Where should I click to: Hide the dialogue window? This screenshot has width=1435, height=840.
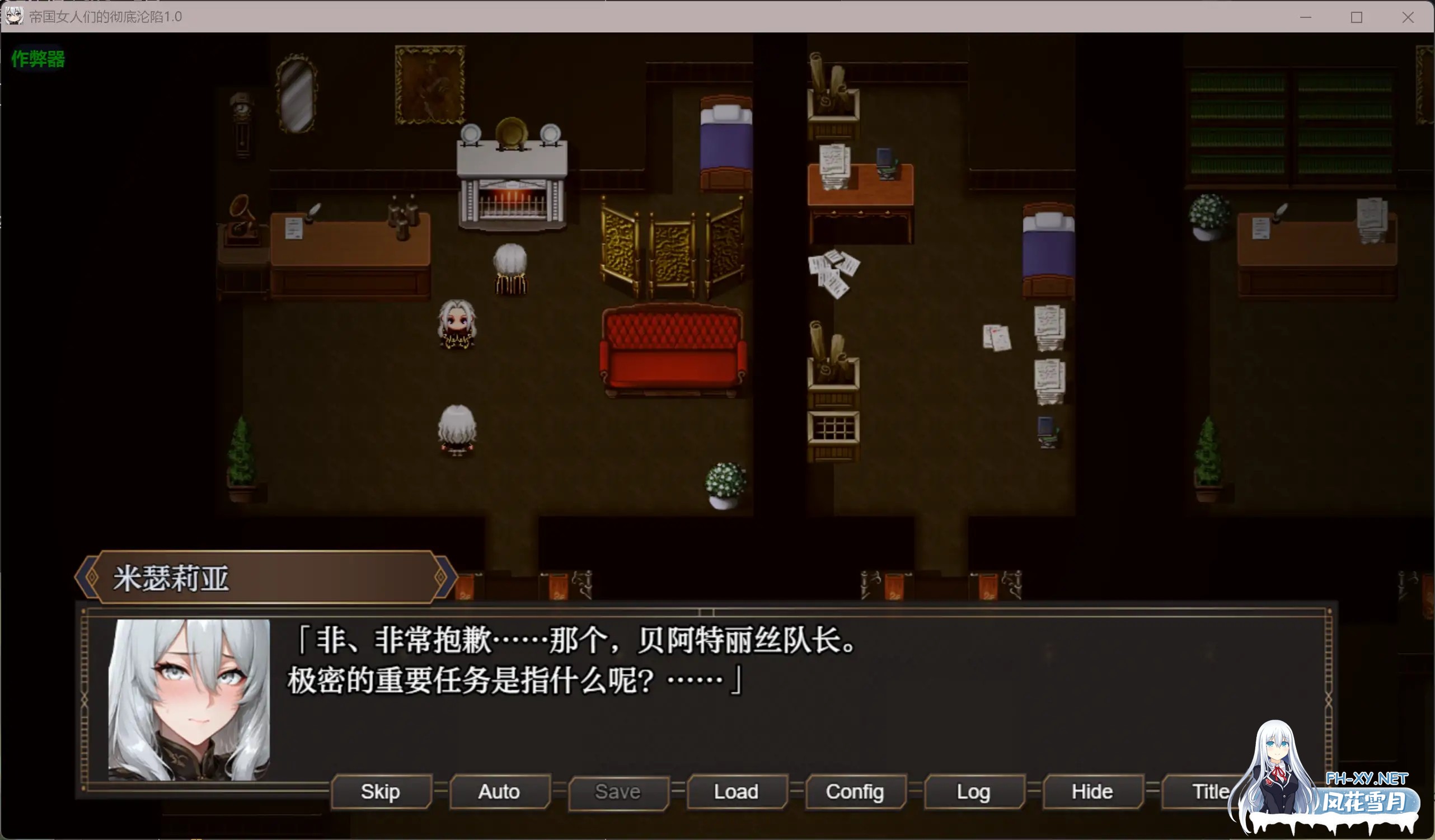(1091, 792)
